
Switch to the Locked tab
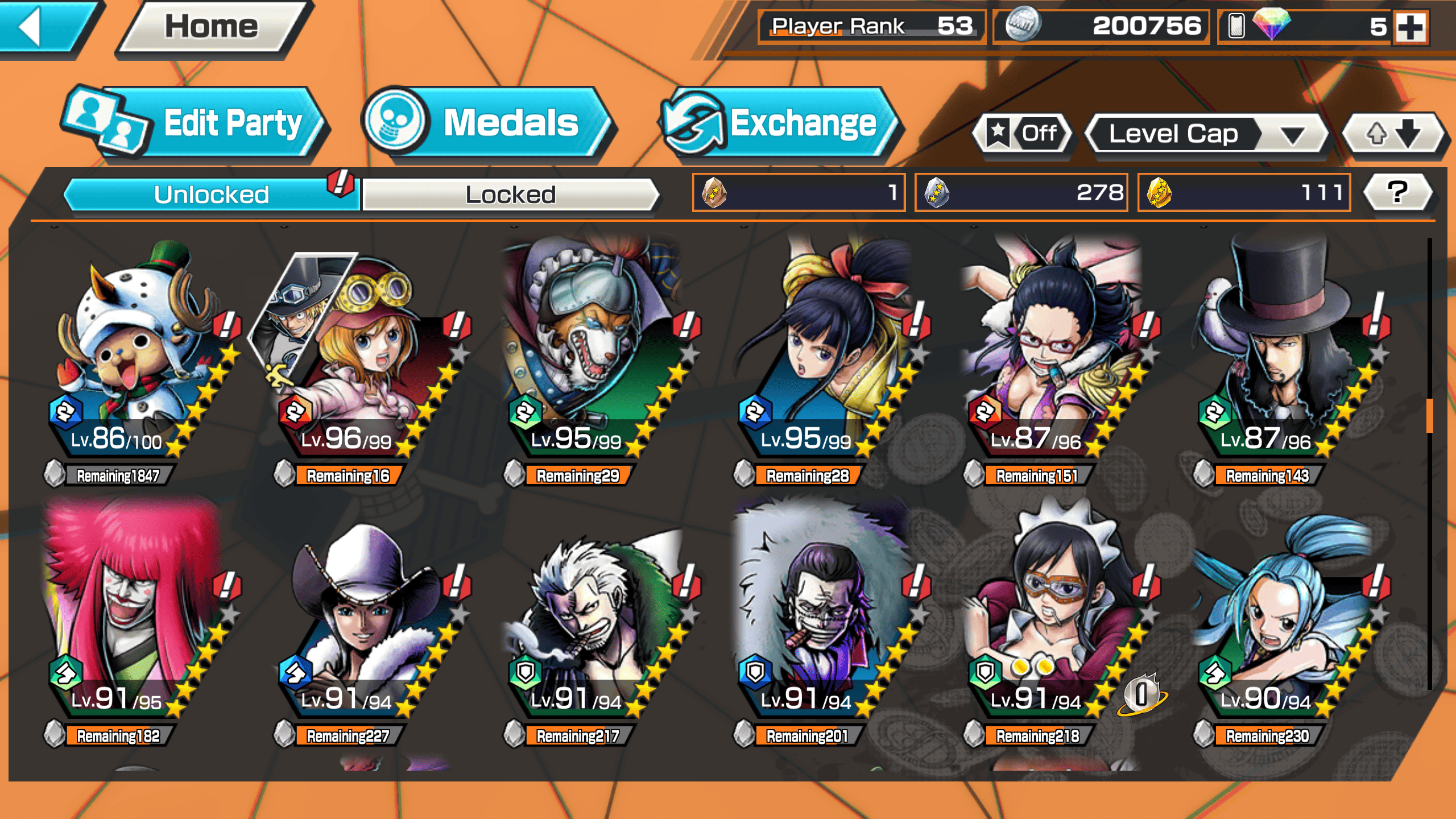point(510,195)
